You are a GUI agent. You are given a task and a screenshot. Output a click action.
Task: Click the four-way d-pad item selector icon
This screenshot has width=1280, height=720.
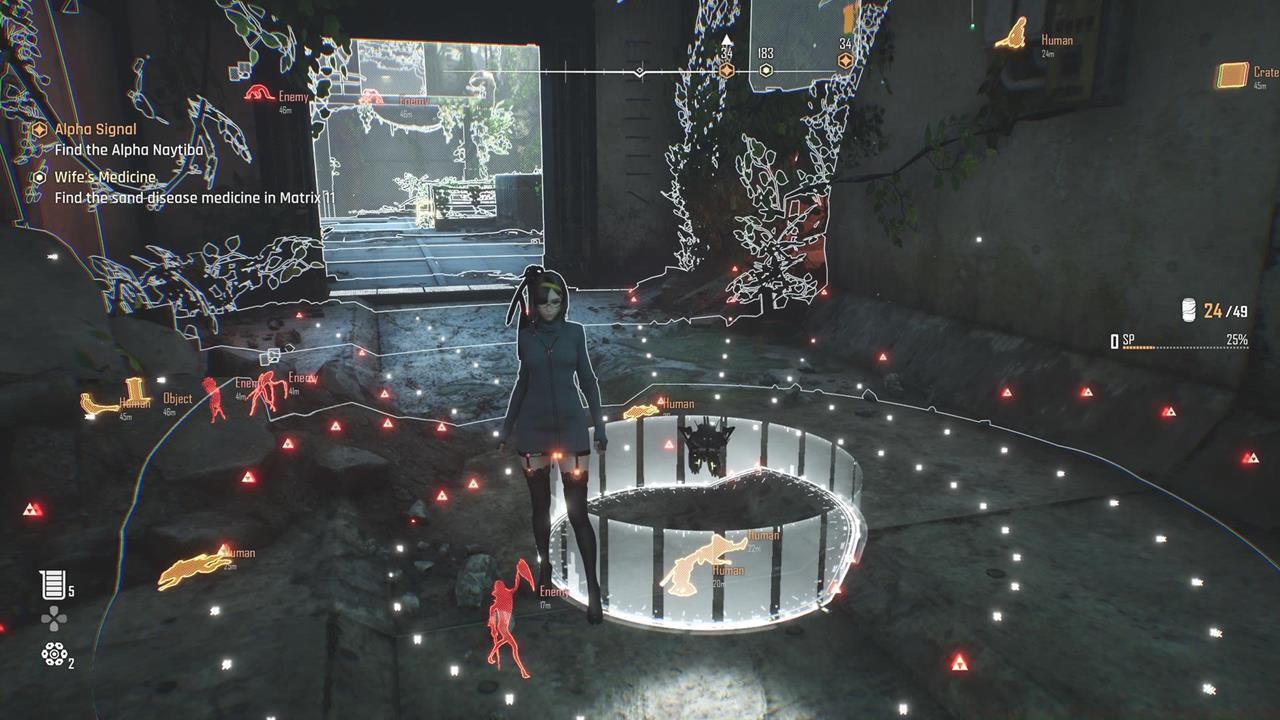point(53,620)
